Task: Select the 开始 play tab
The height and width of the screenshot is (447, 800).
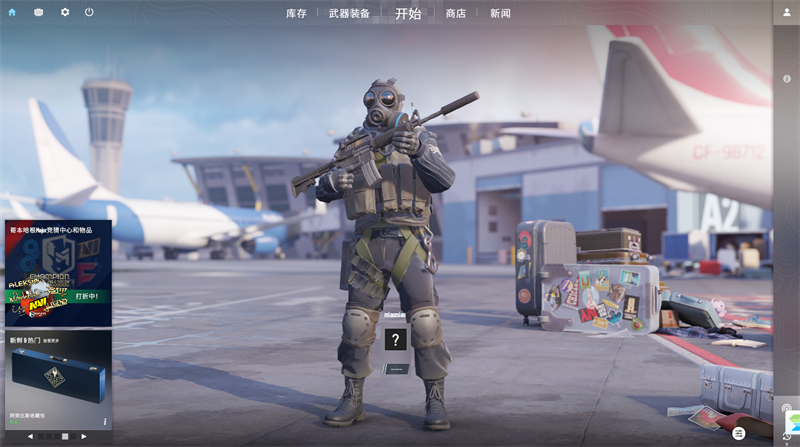Action: pyautogui.click(x=408, y=13)
